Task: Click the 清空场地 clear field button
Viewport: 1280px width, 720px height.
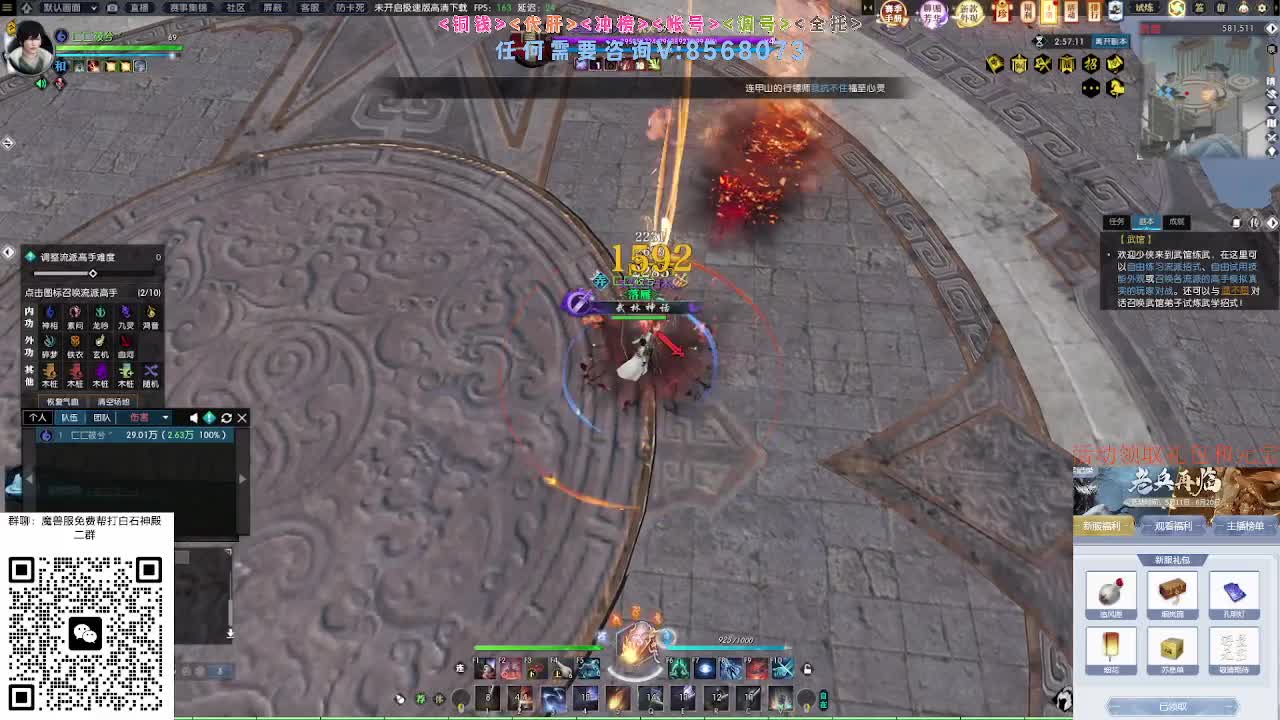Action: pyautogui.click(x=114, y=401)
